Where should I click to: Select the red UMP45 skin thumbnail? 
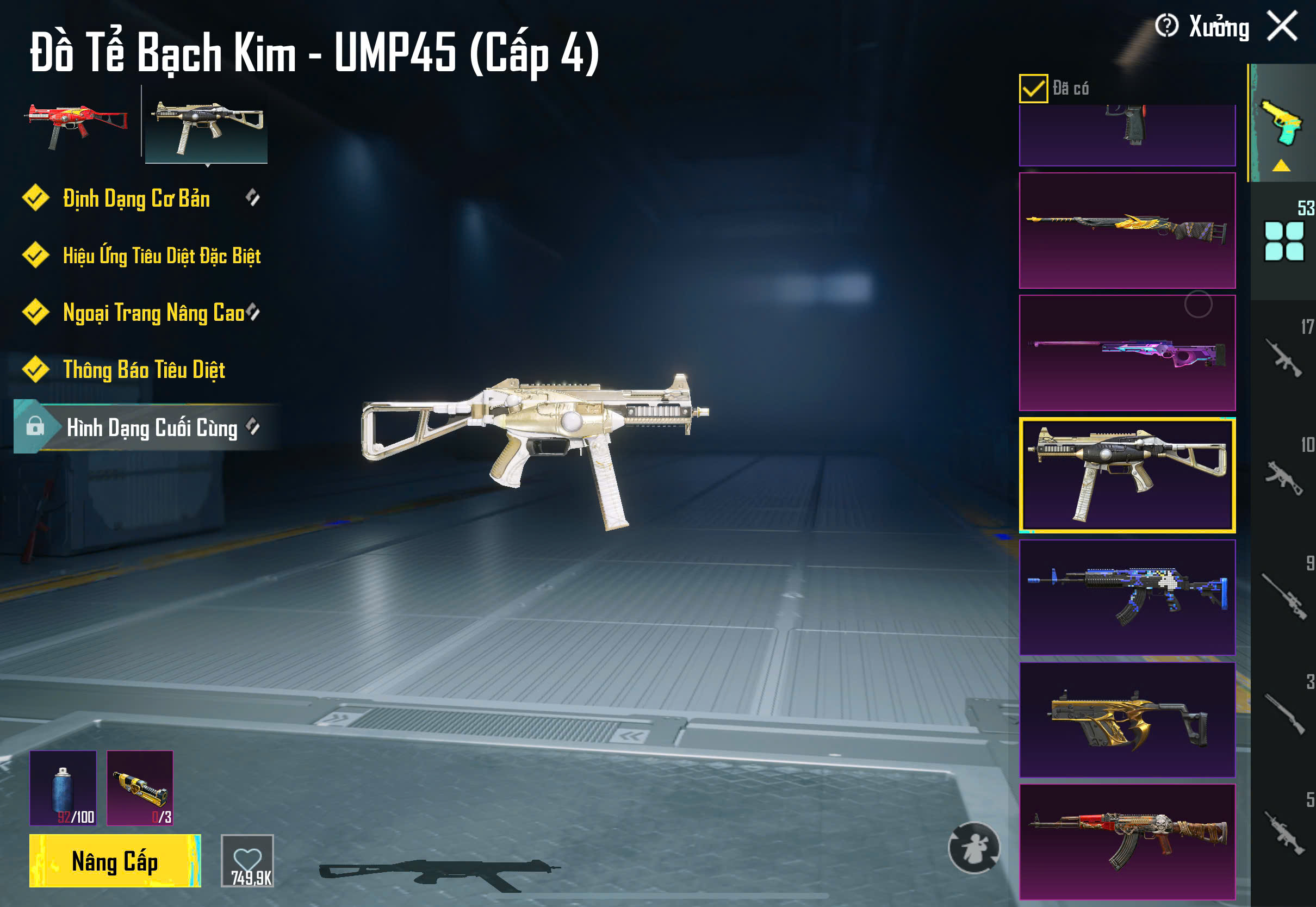pyautogui.click(x=78, y=125)
